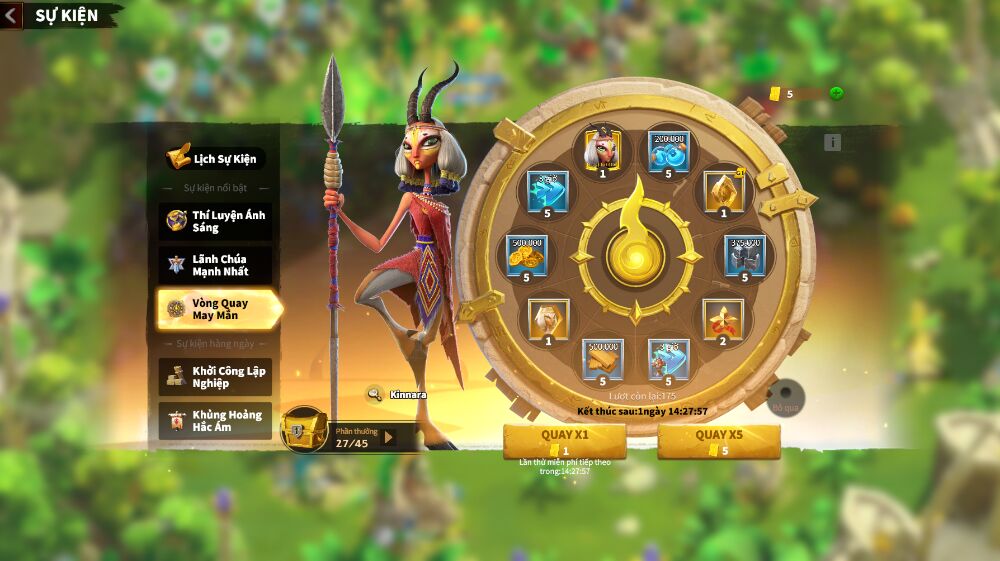Inspect Kinnara with the magnifier icon

(x=375, y=394)
